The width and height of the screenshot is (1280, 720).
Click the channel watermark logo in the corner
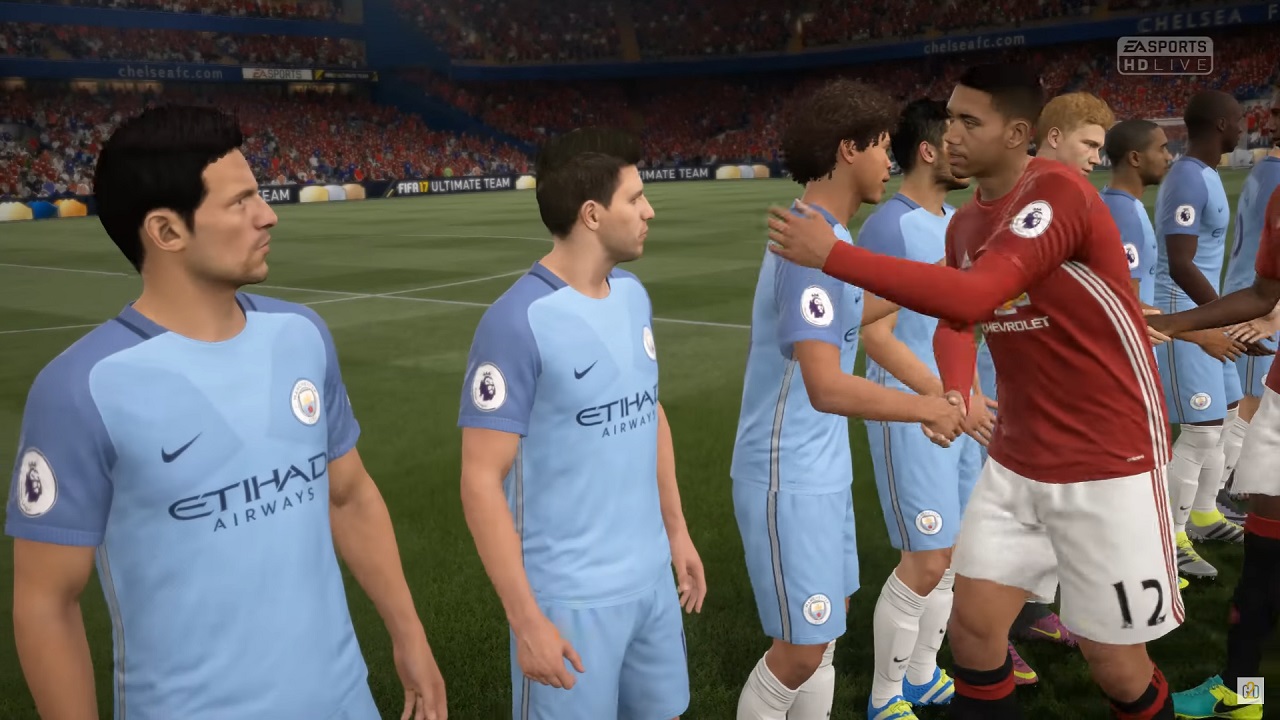tap(1250, 690)
